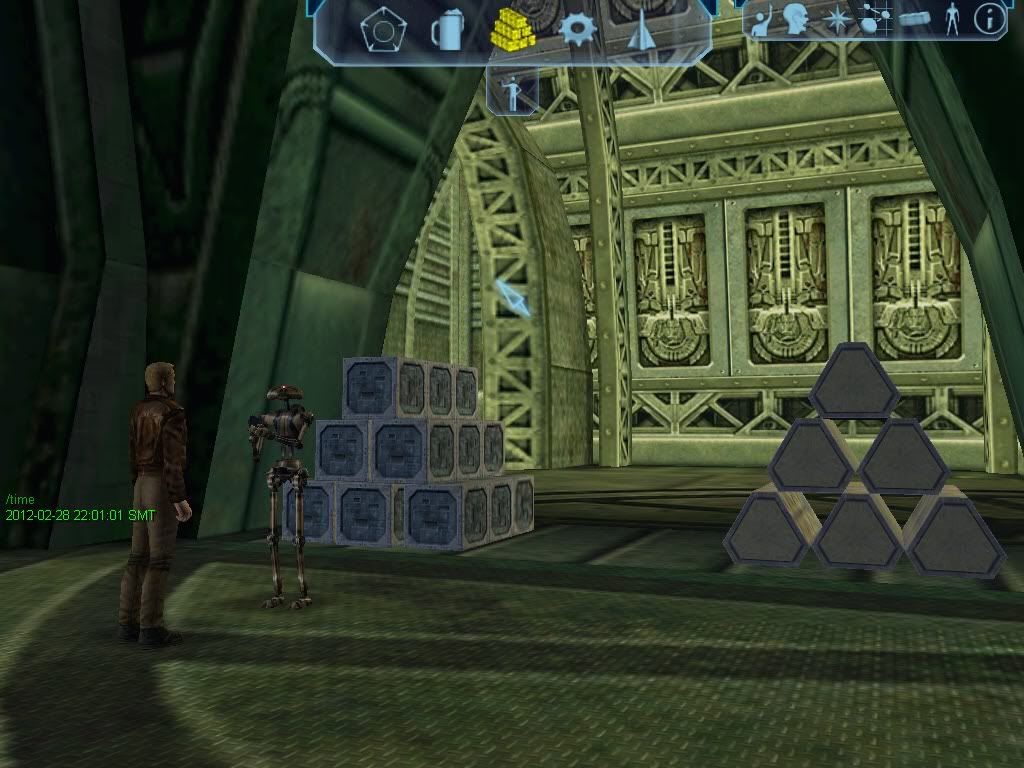Click the flat bar-shaped icon
The width and height of the screenshot is (1024, 768).
coord(914,18)
